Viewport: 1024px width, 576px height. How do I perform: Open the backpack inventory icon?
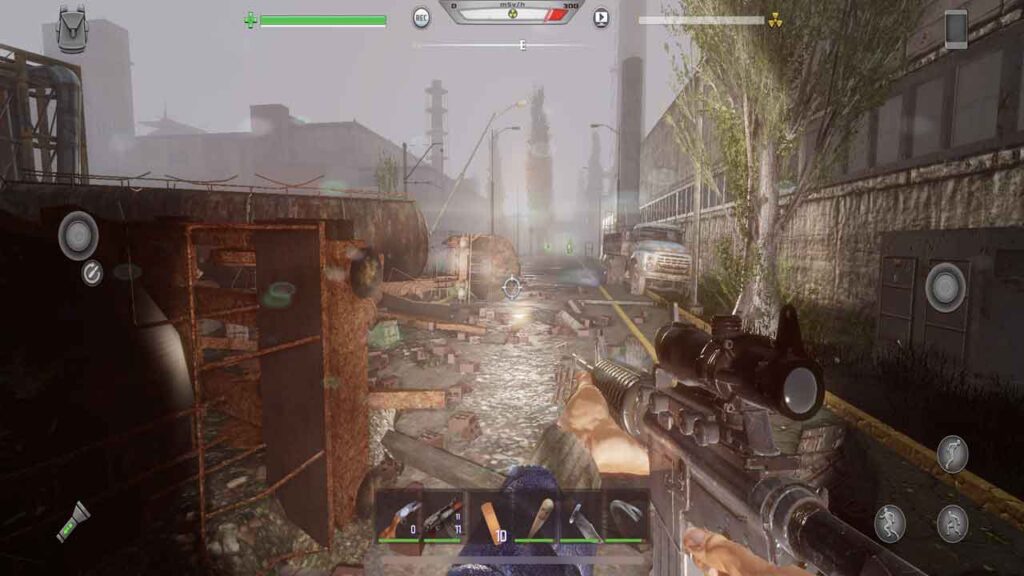point(71,28)
